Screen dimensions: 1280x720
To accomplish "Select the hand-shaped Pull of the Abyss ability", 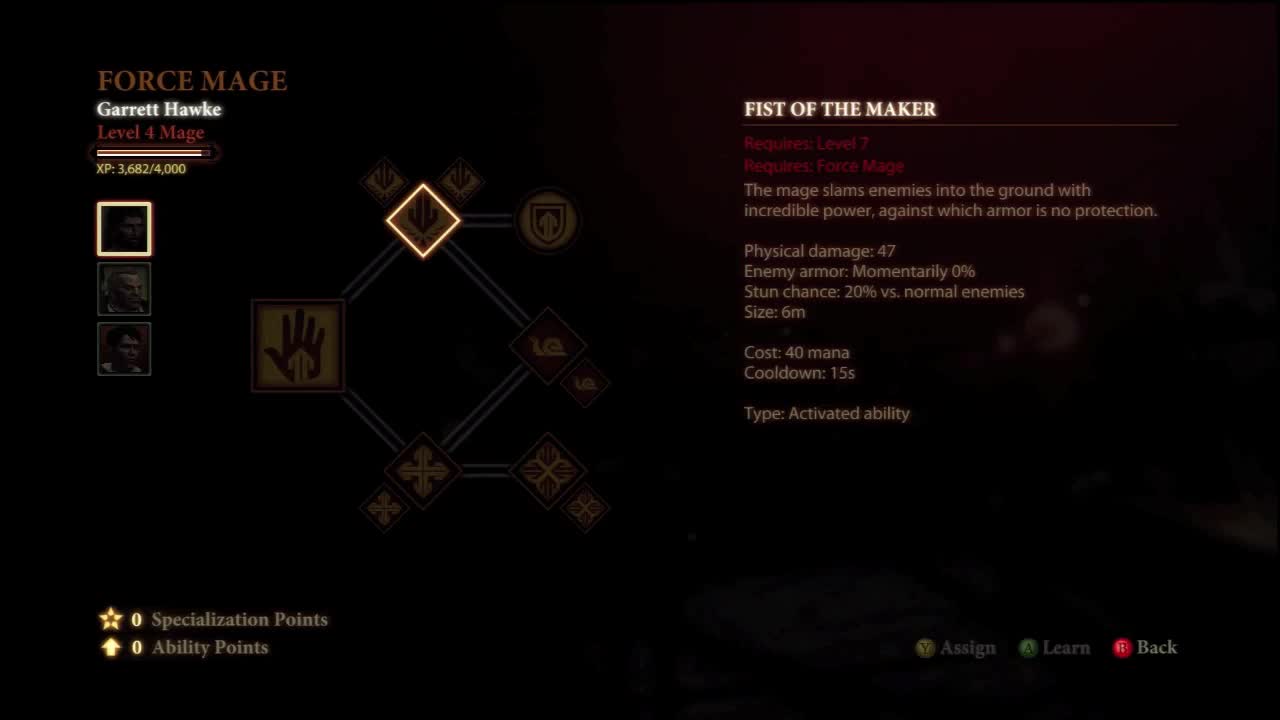I will coord(298,345).
